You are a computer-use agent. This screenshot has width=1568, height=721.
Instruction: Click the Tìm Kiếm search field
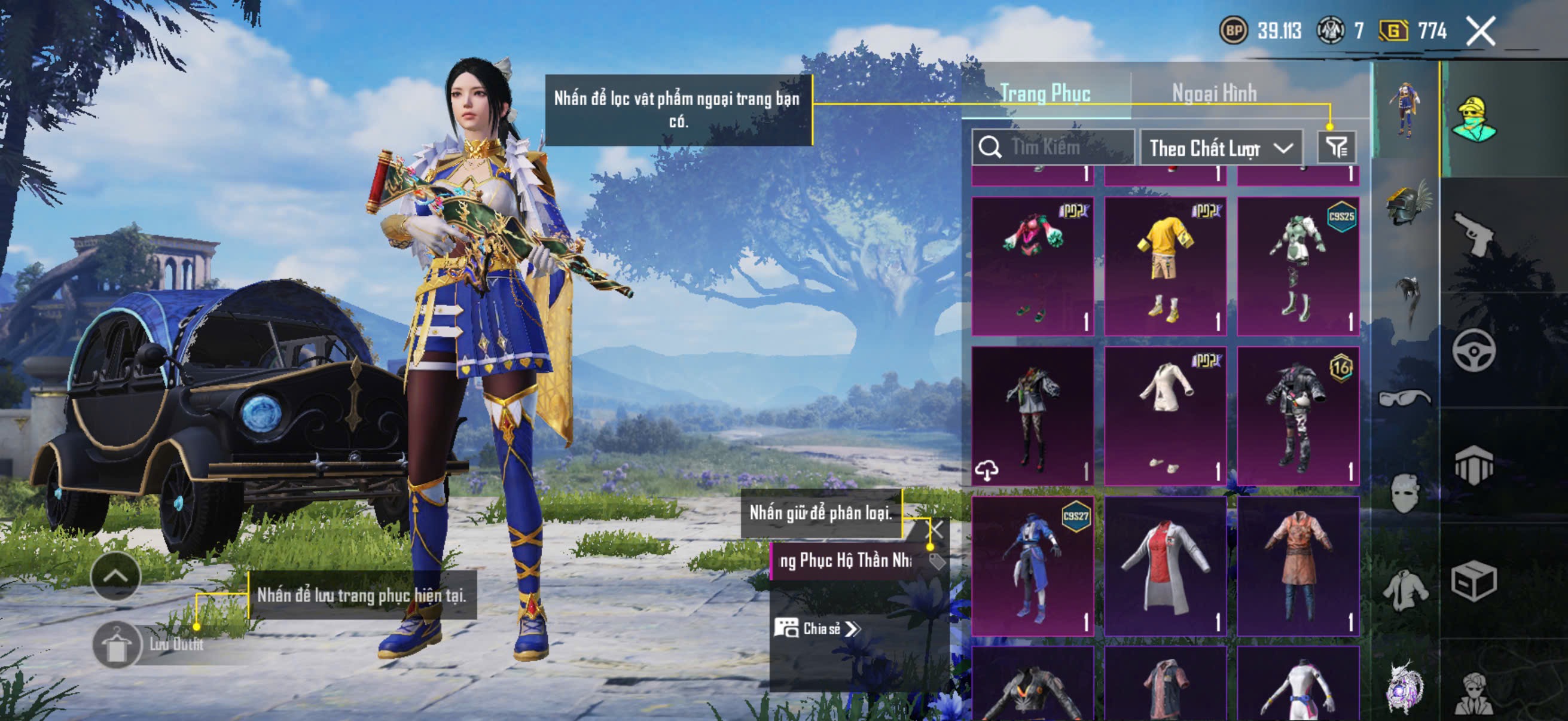pyautogui.click(x=1059, y=147)
